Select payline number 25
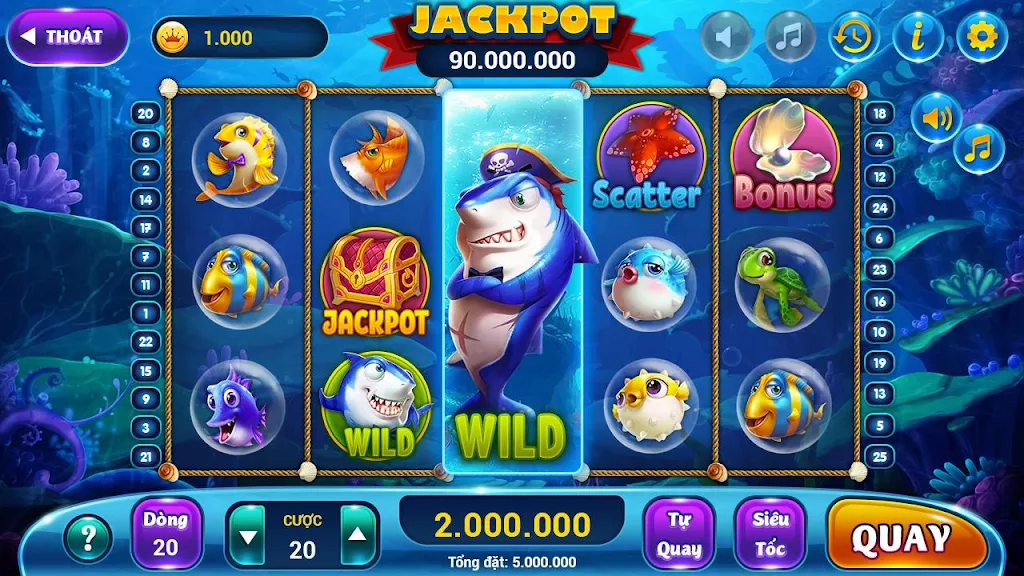 click(x=878, y=456)
